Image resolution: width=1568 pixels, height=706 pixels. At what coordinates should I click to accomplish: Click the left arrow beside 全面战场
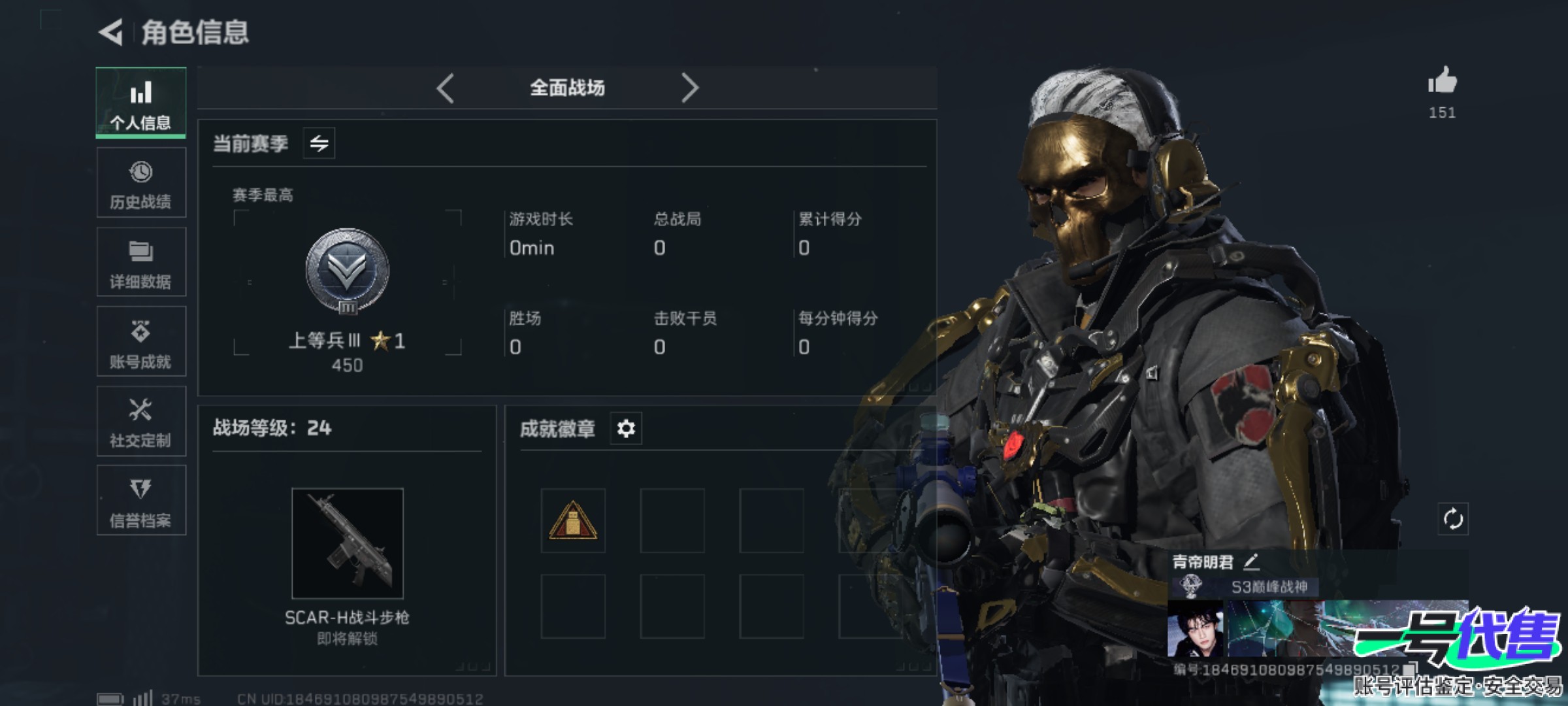446,88
